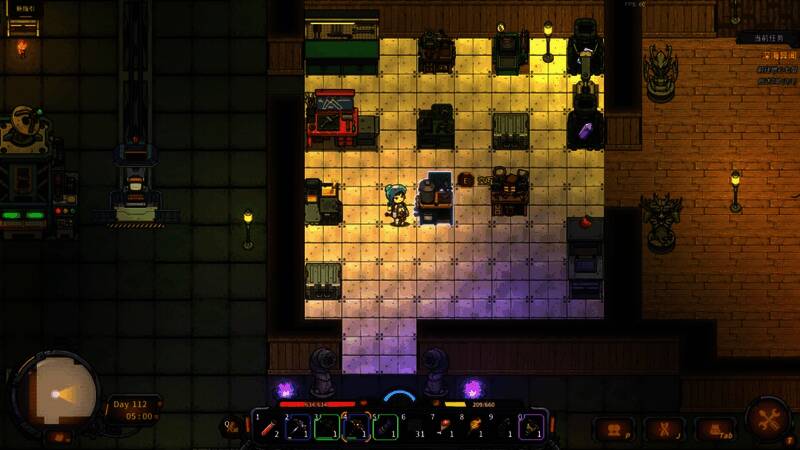
Task: Open the inventory button labeled Tab
Action: (716, 429)
